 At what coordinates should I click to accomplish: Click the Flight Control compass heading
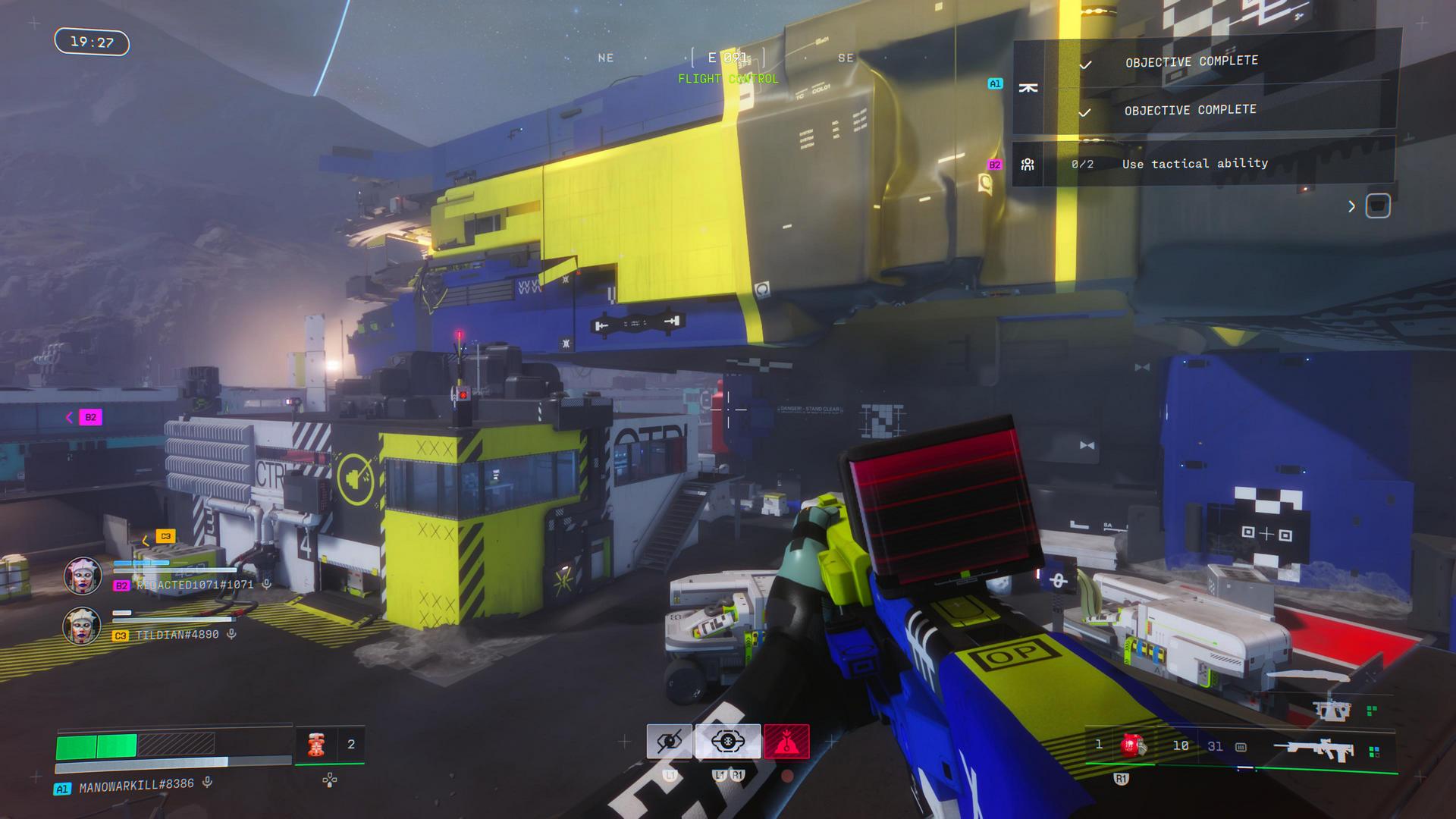[x=727, y=79]
